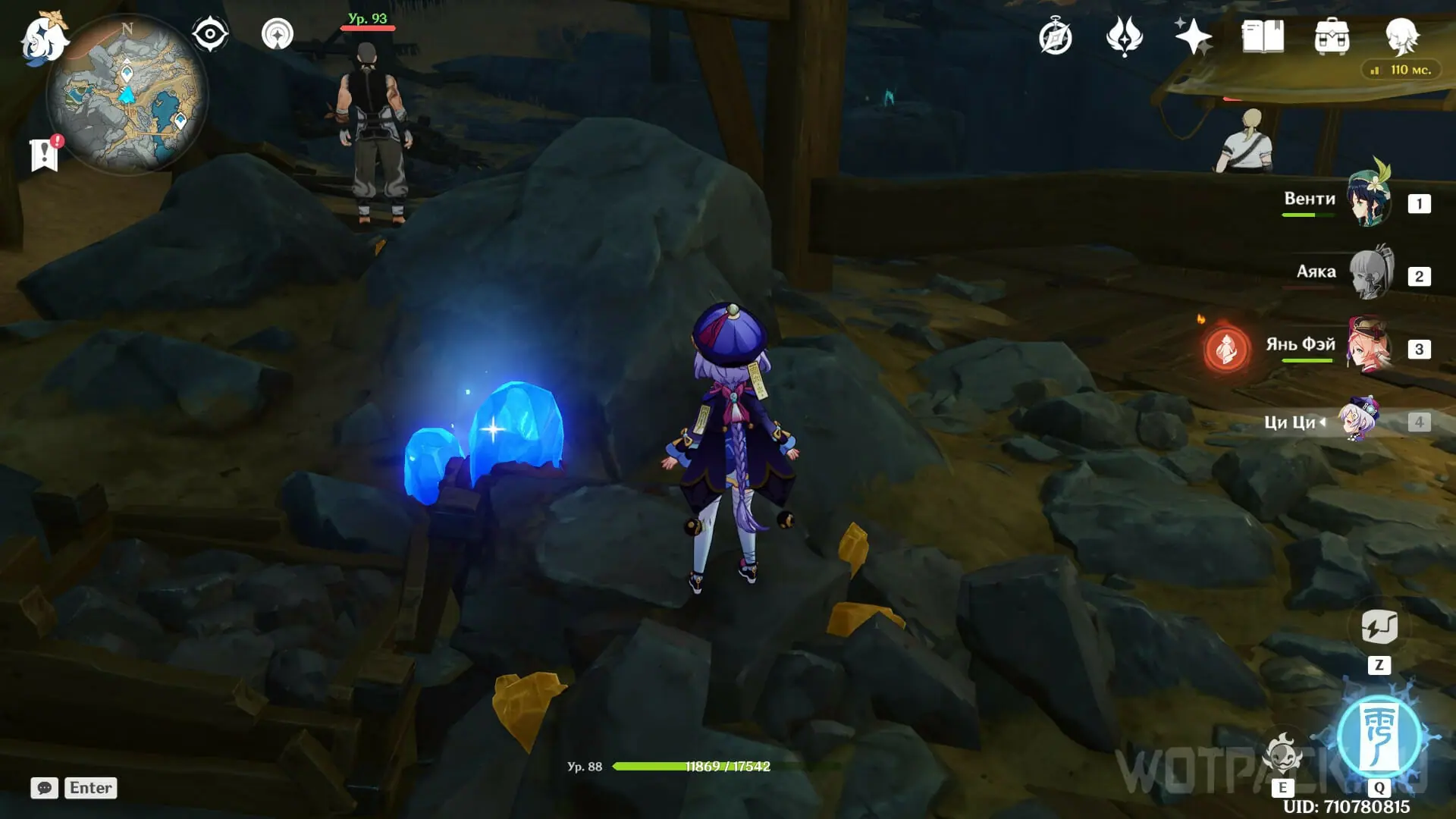The height and width of the screenshot is (819, 1456).
Task: Toggle the elemental sight eye icon
Action: coord(210,34)
